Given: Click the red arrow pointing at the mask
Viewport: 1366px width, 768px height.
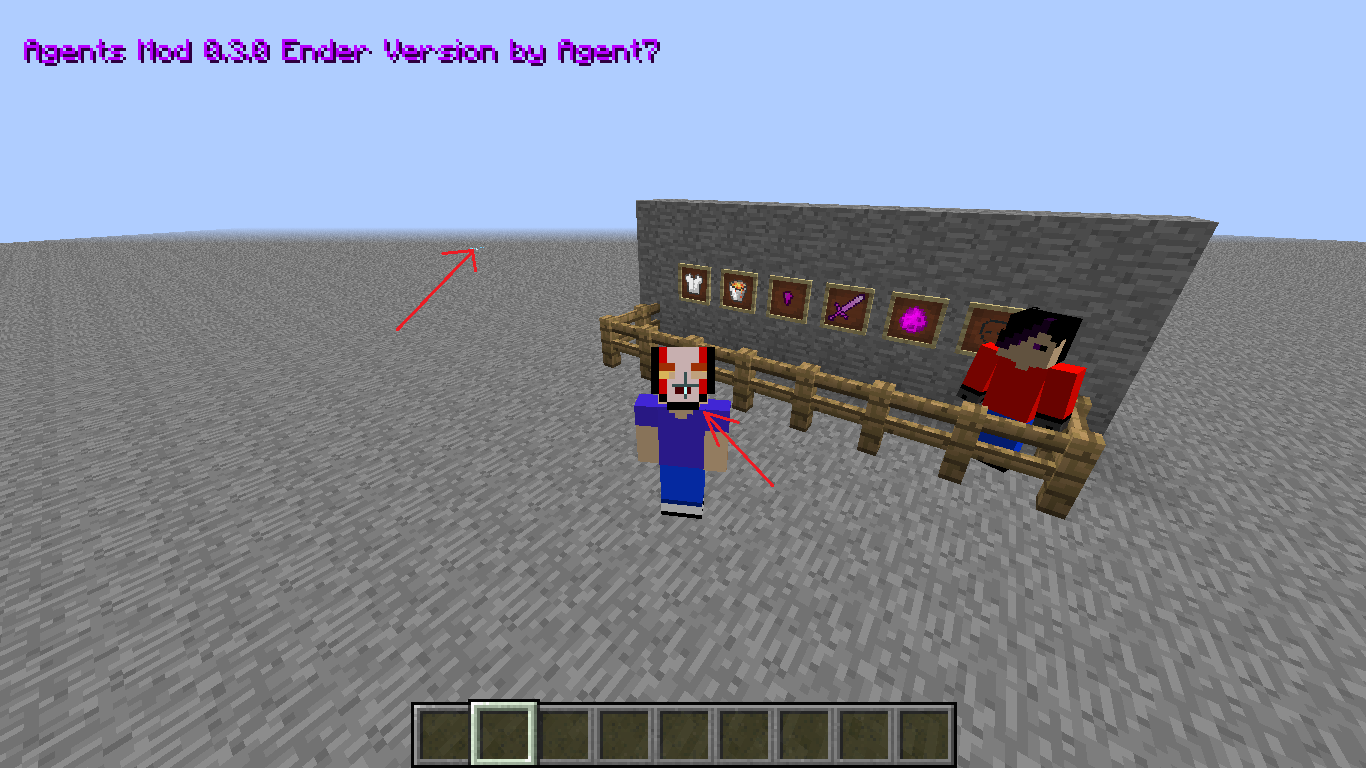Looking at the screenshot, I should point(740,450).
